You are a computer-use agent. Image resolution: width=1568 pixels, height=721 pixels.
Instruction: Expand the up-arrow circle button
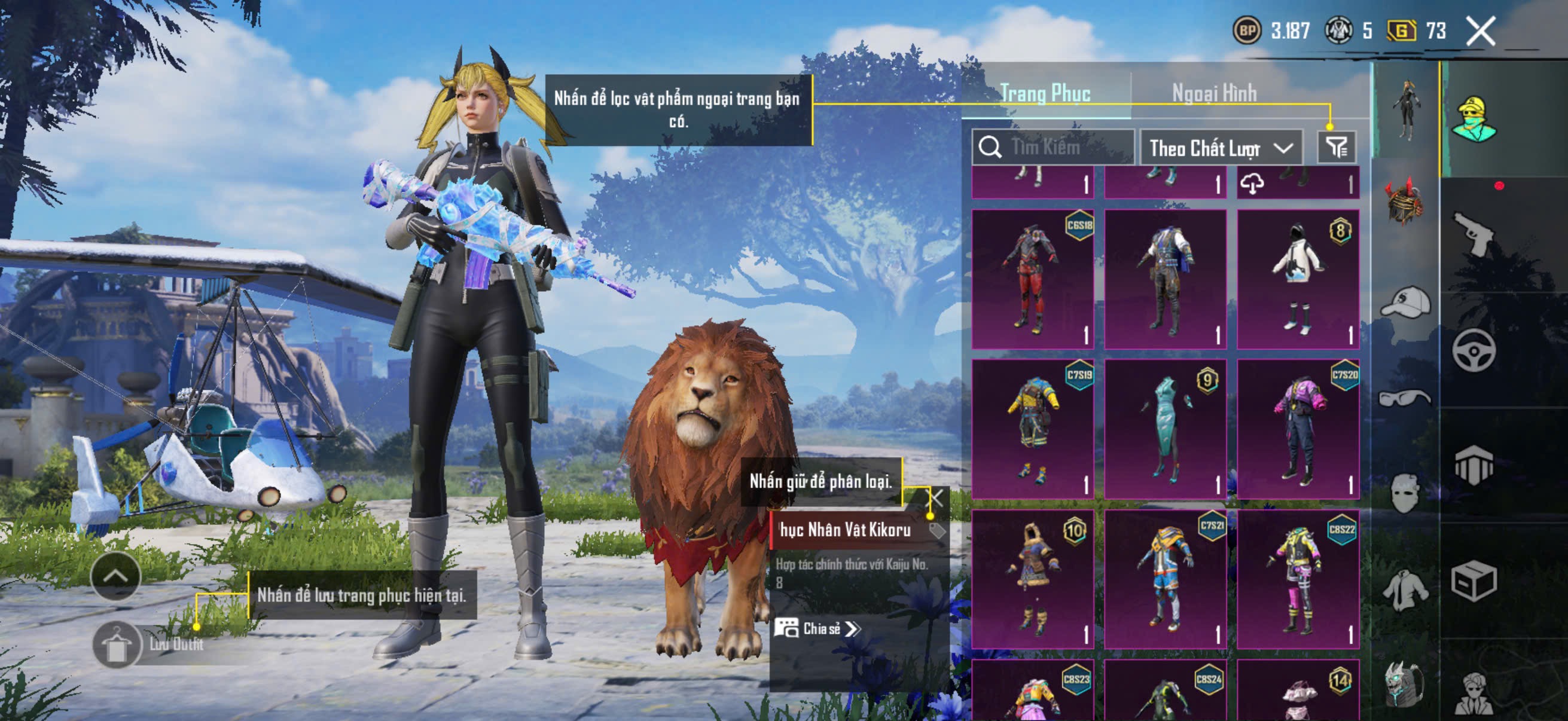pos(115,576)
